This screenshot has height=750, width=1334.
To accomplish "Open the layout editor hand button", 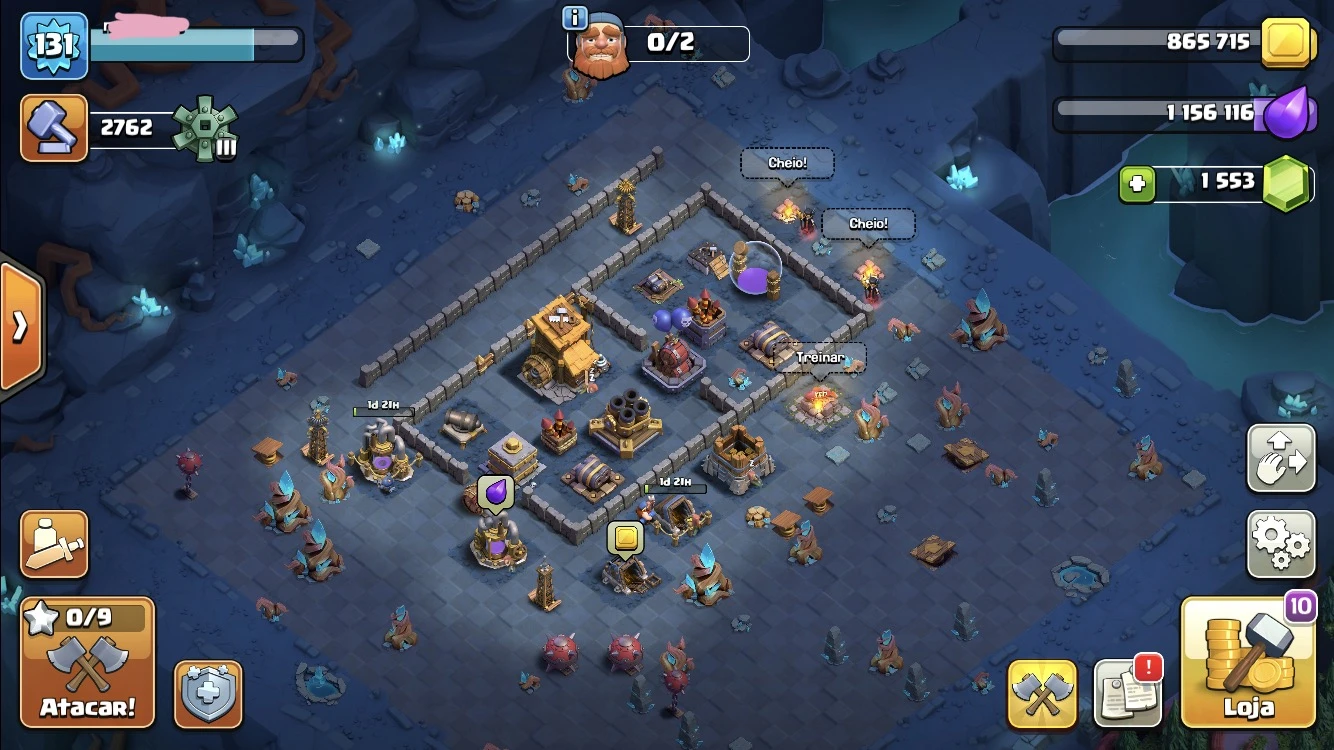I will coord(1281,459).
